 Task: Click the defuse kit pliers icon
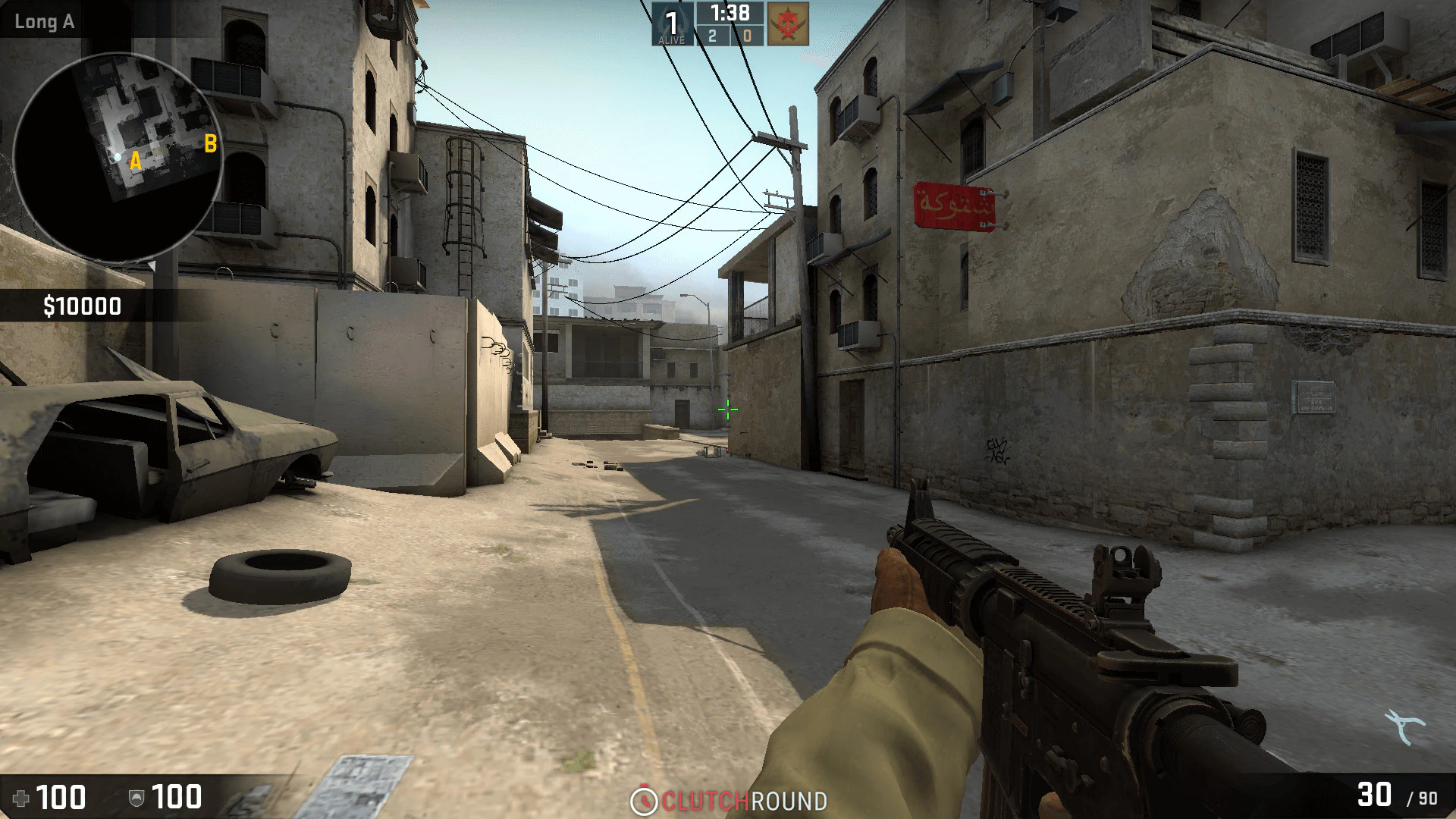(1404, 726)
